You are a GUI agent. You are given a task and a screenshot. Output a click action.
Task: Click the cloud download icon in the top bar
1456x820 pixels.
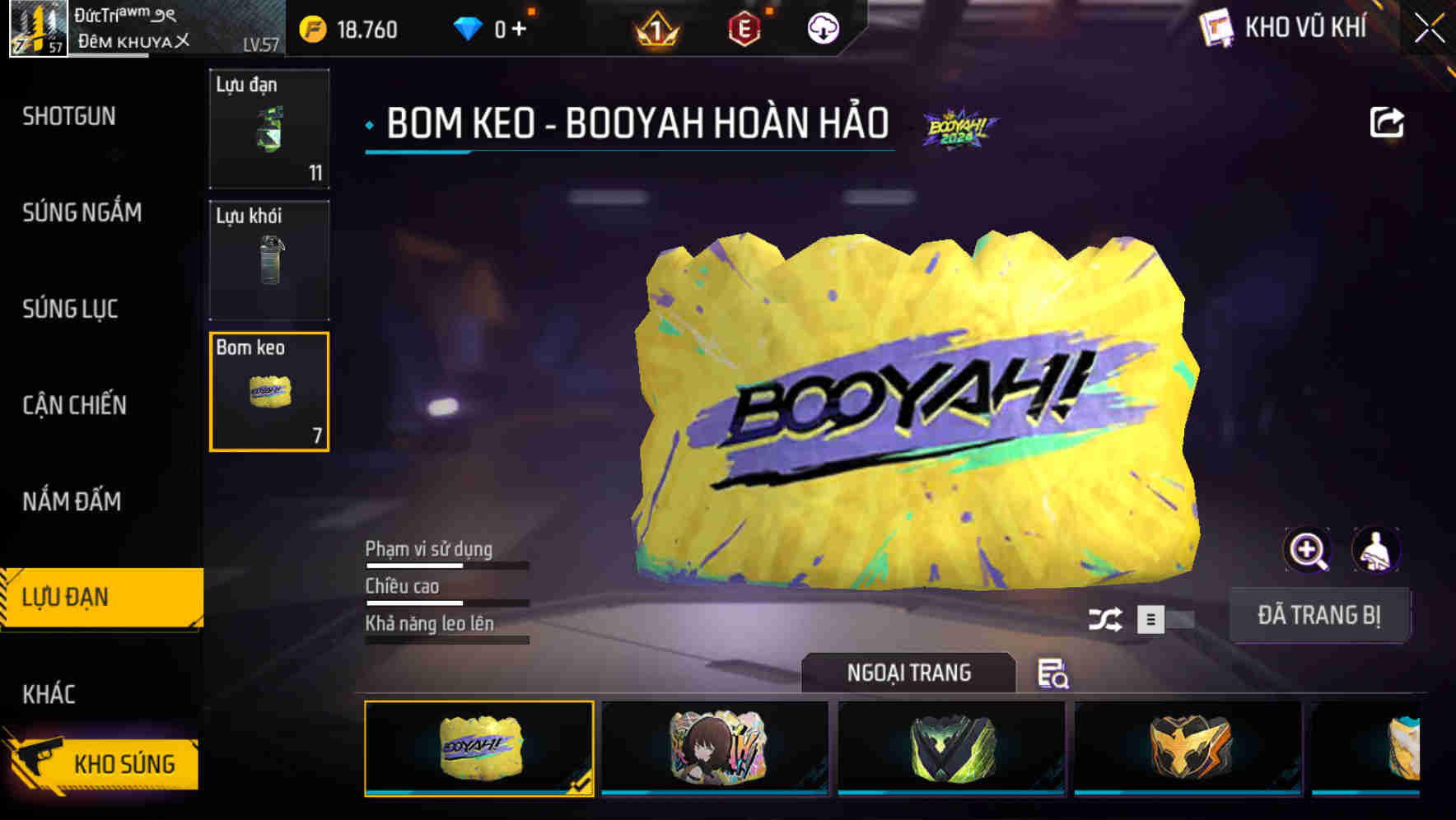click(824, 29)
